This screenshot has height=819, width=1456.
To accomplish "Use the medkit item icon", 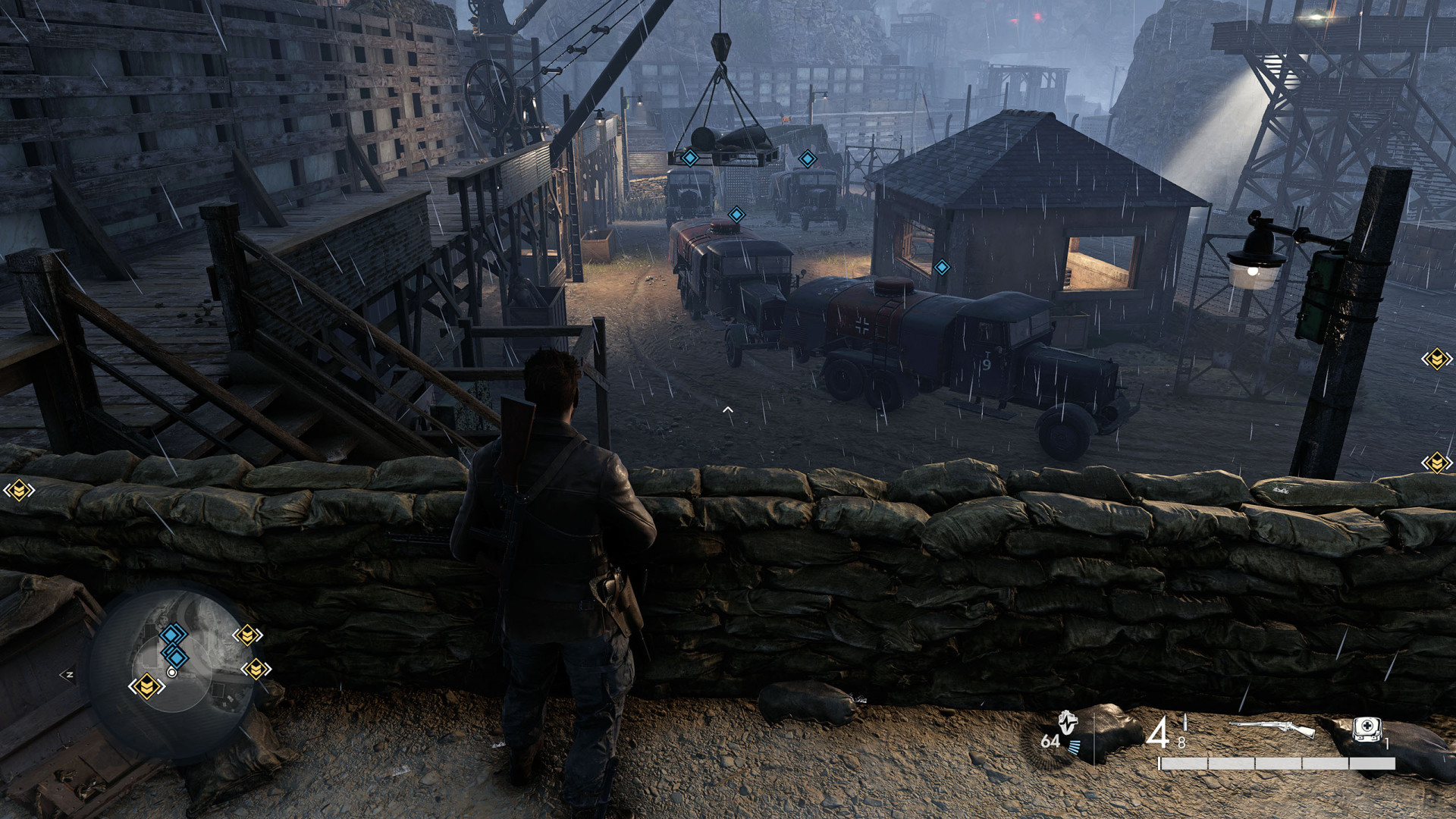I will point(1367,730).
